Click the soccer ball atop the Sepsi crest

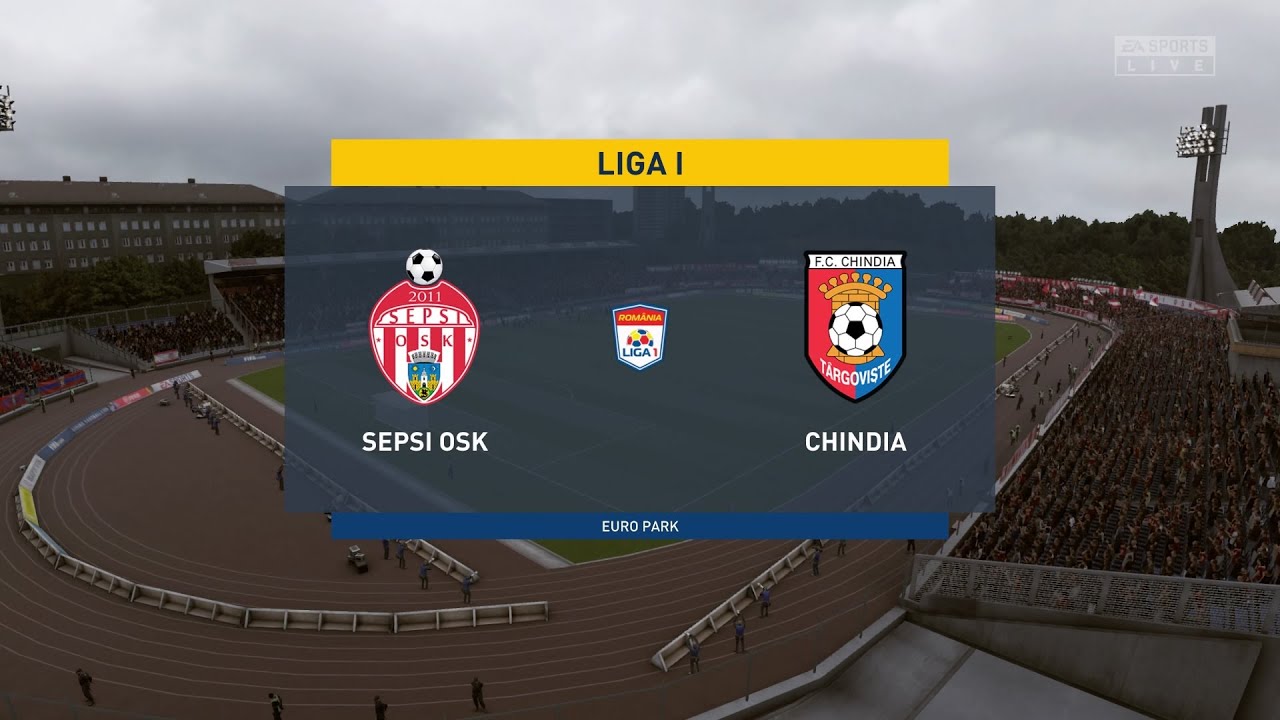tap(423, 266)
